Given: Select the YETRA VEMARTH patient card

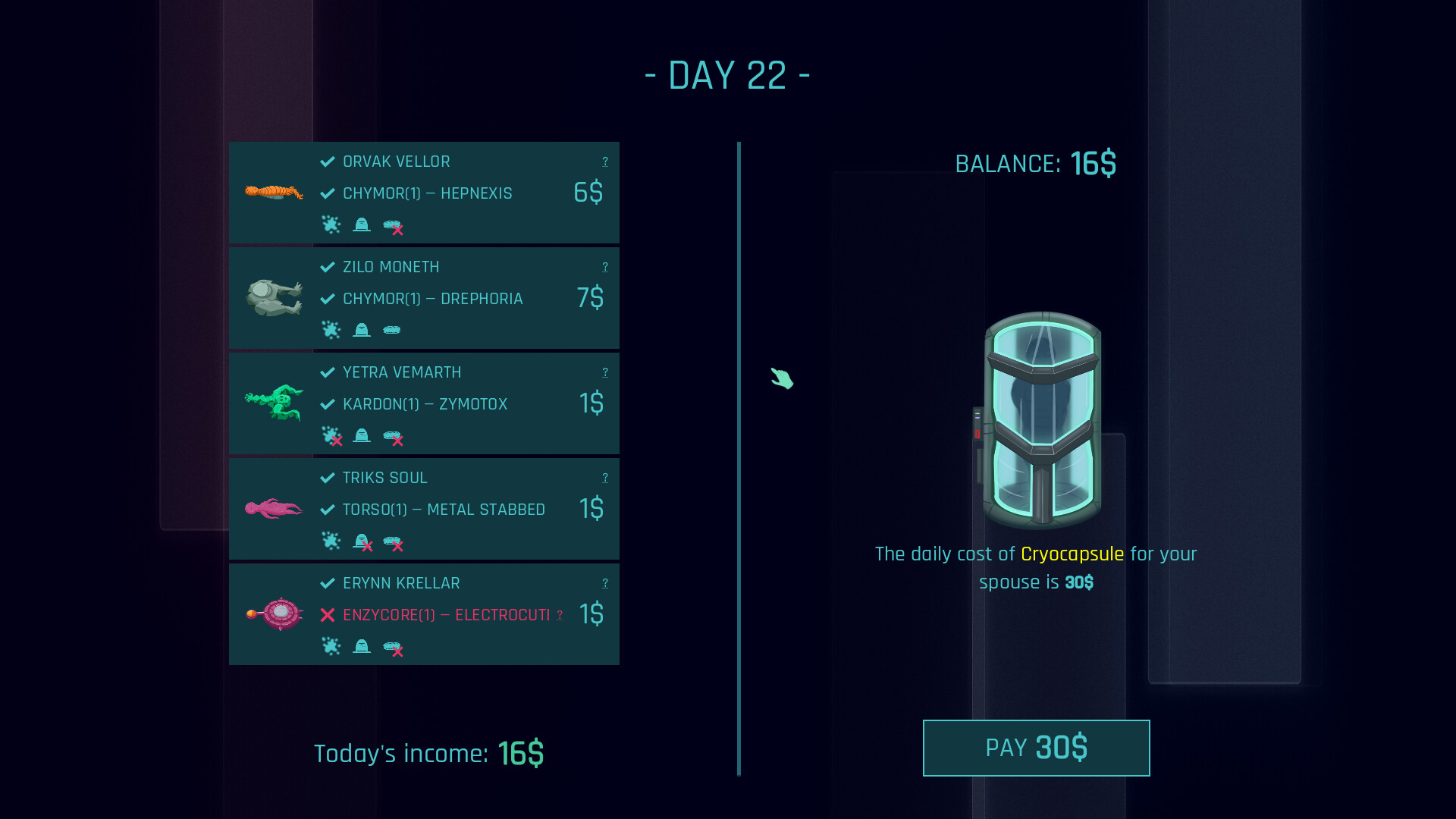Looking at the screenshot, I should [x=423, y=403].
